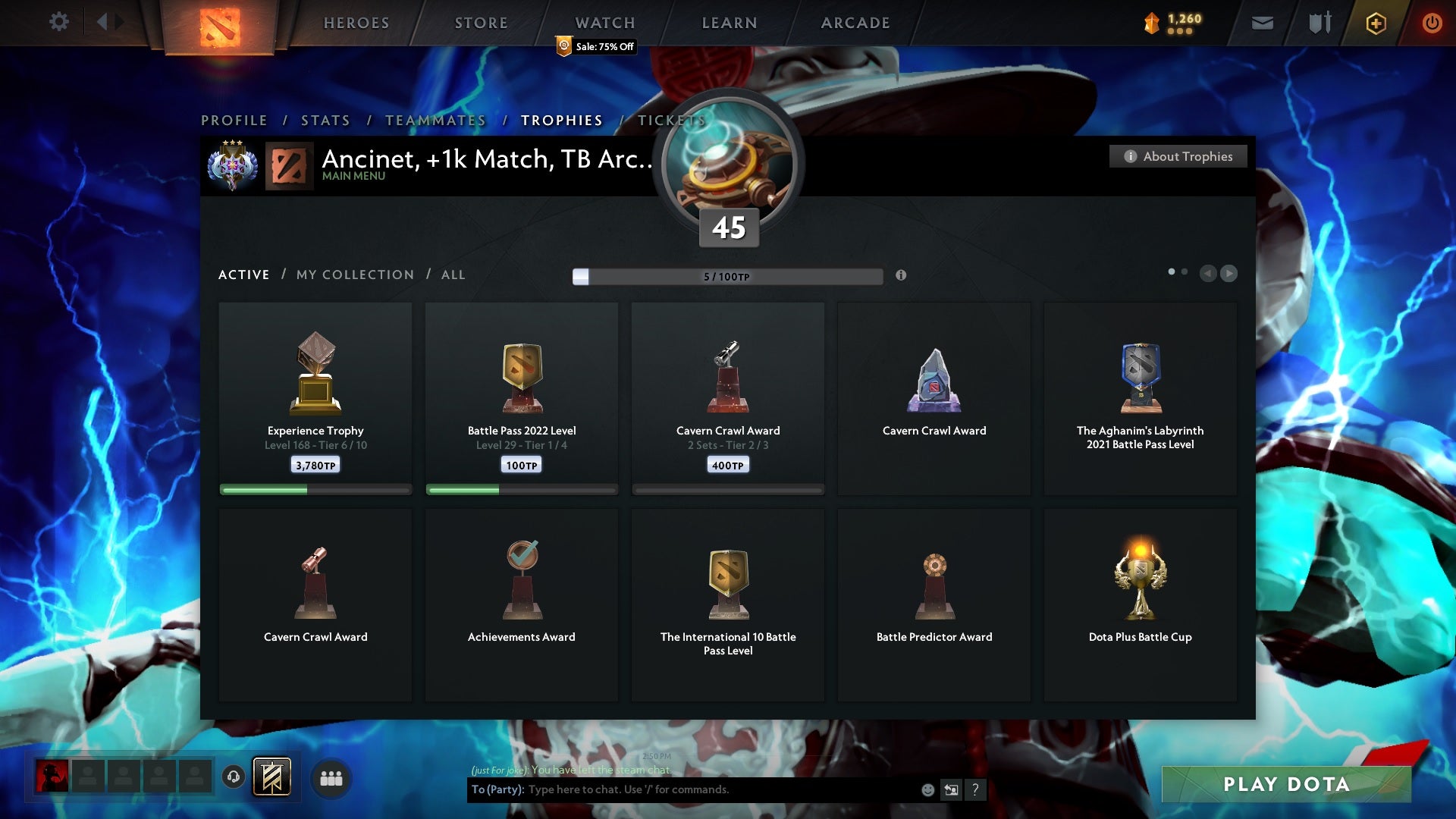1456x819 pixels.
Task: Open the settings gear icon
Action: pyautogui.click(x=59, y=22)
